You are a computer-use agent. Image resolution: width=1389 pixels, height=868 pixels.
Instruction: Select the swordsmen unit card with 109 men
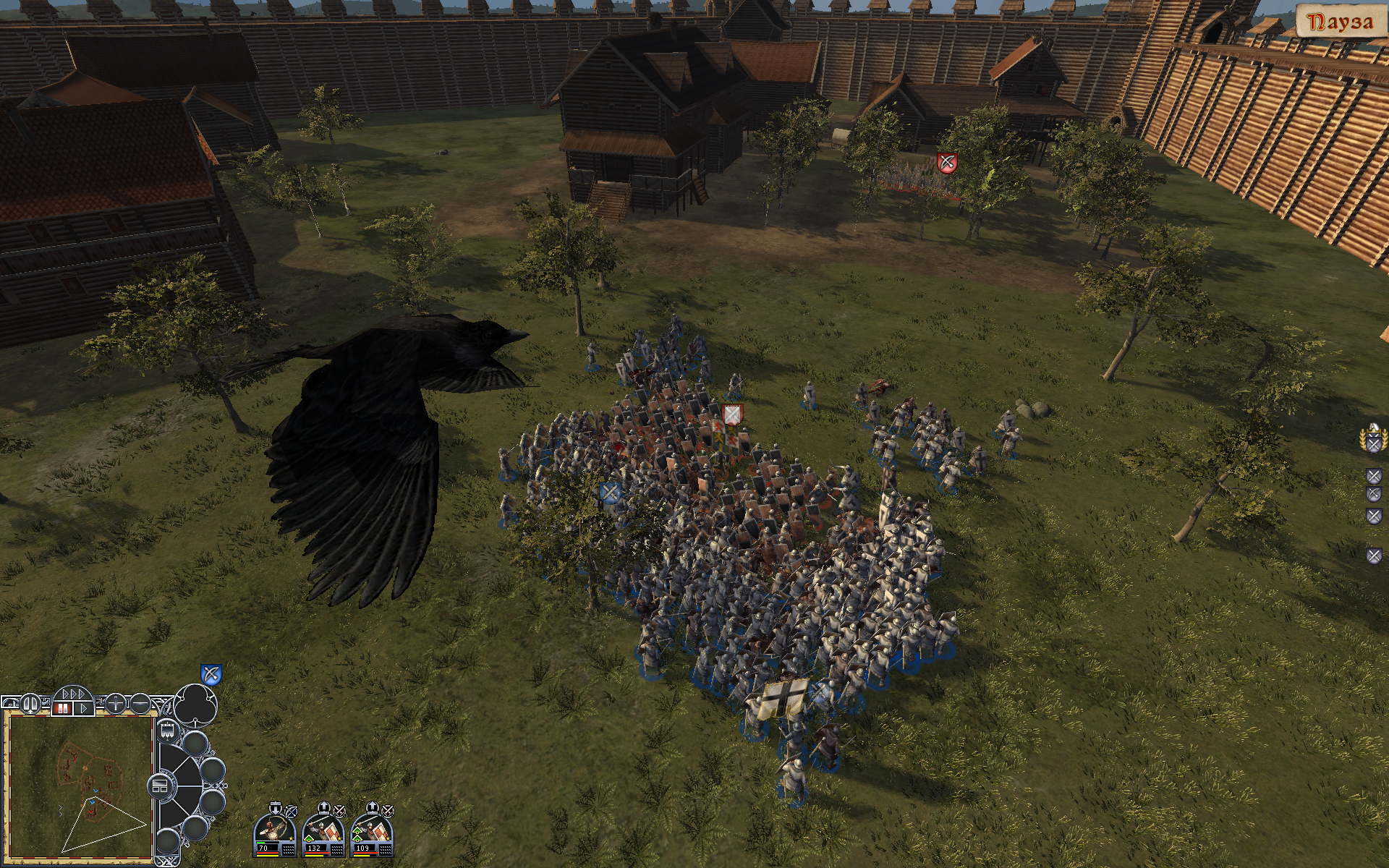click(x=372, y=830)
